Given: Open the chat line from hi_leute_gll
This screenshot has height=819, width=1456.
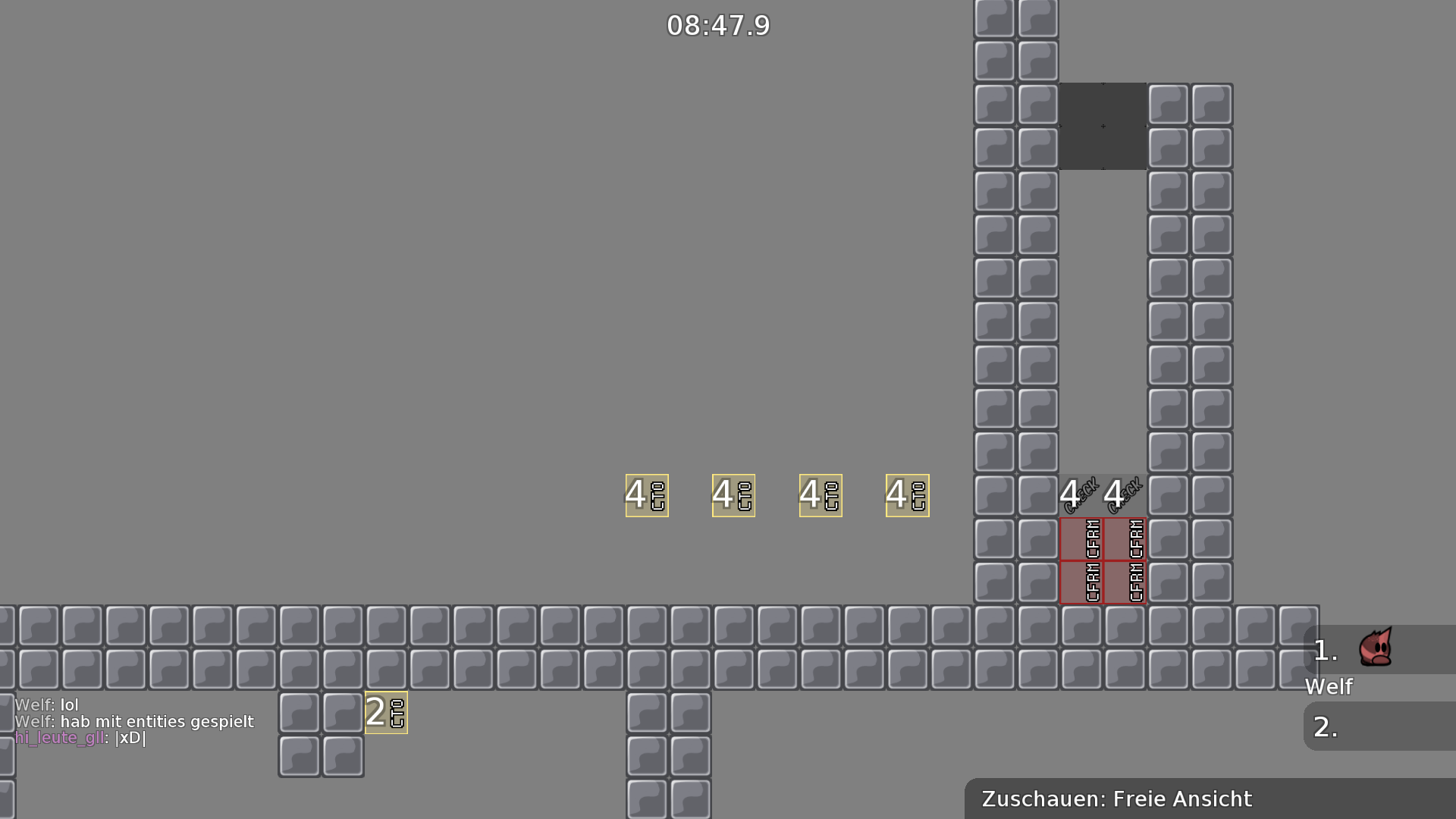Looking at the screenshot, I should pyautogui.click(x=80, y=738).
